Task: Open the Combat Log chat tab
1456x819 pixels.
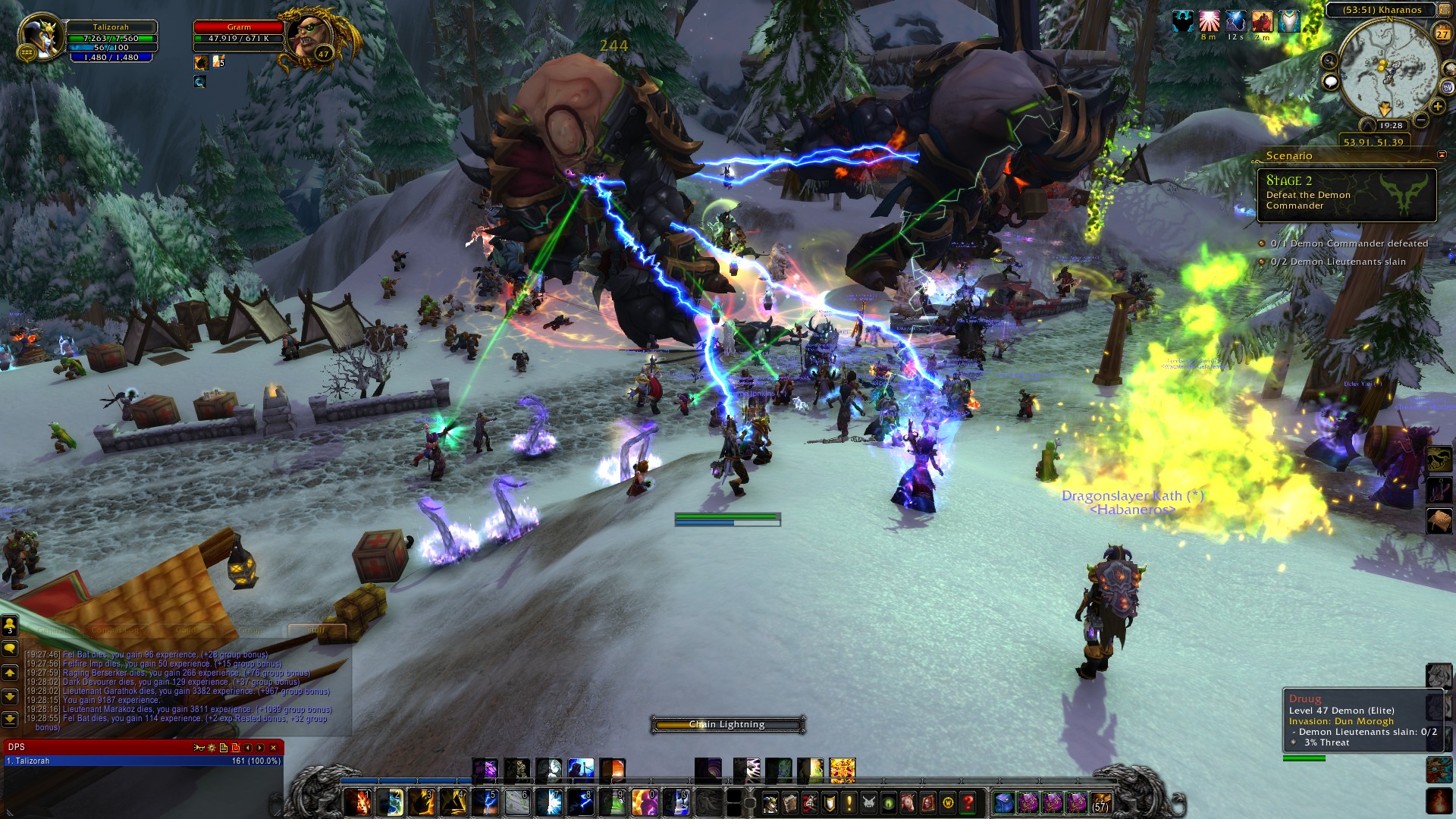Action: click(115, 630)
